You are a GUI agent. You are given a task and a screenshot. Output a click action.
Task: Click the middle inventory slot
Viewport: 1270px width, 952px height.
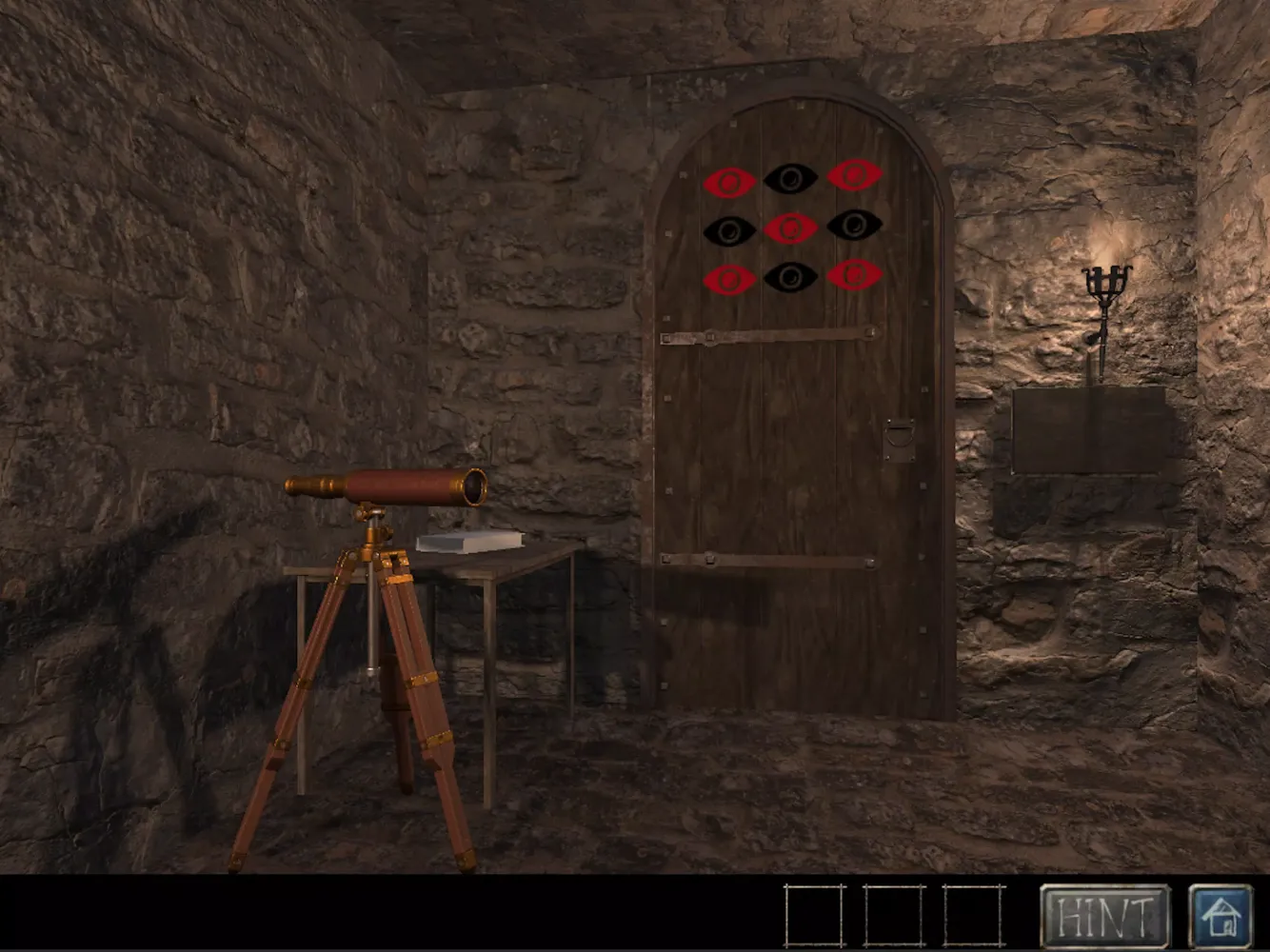tap(895, 916)
